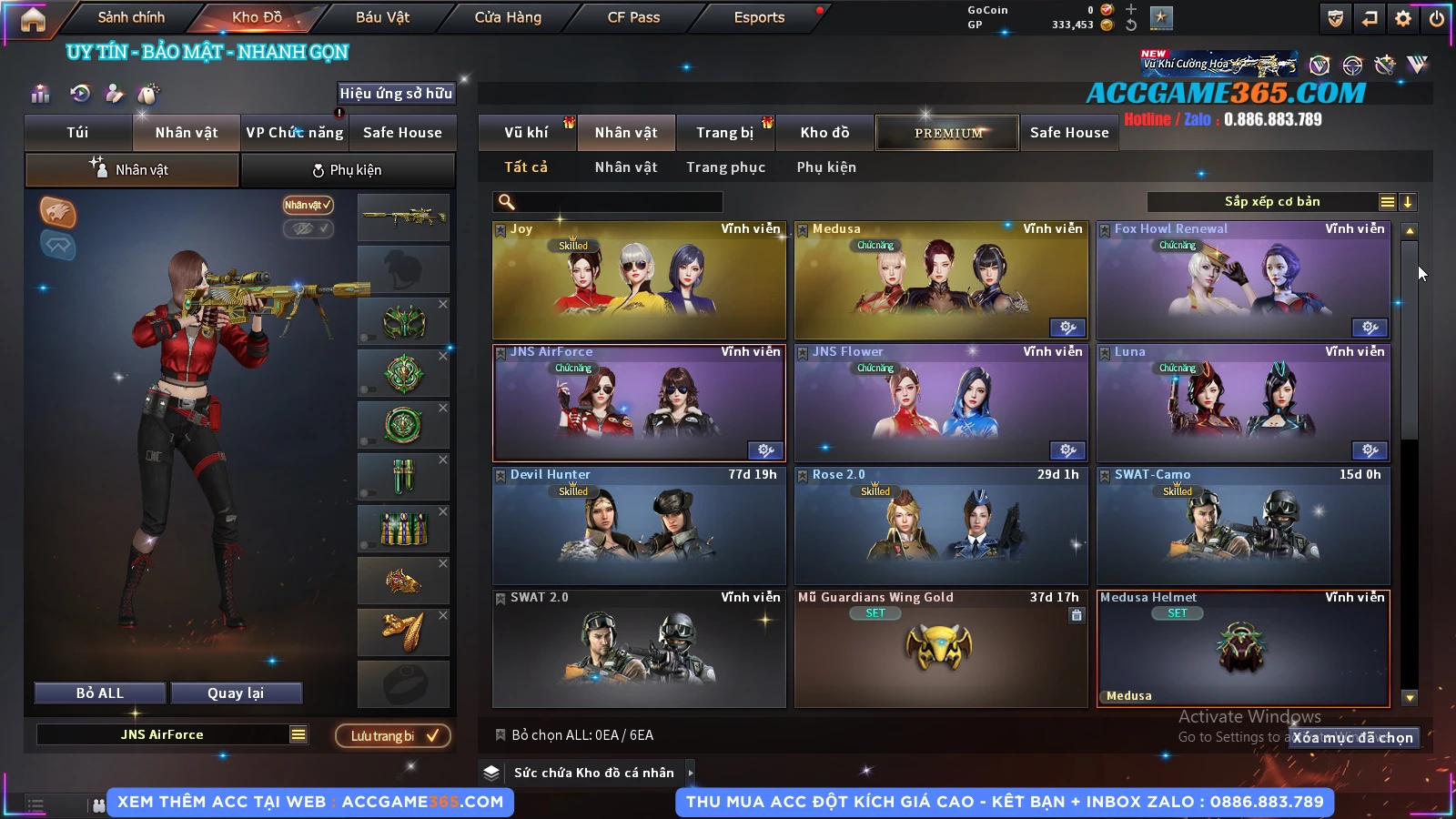The image size is (1456, 819).
Task: Pick the SWAT-Camo character card
Action: [1243, 526]
